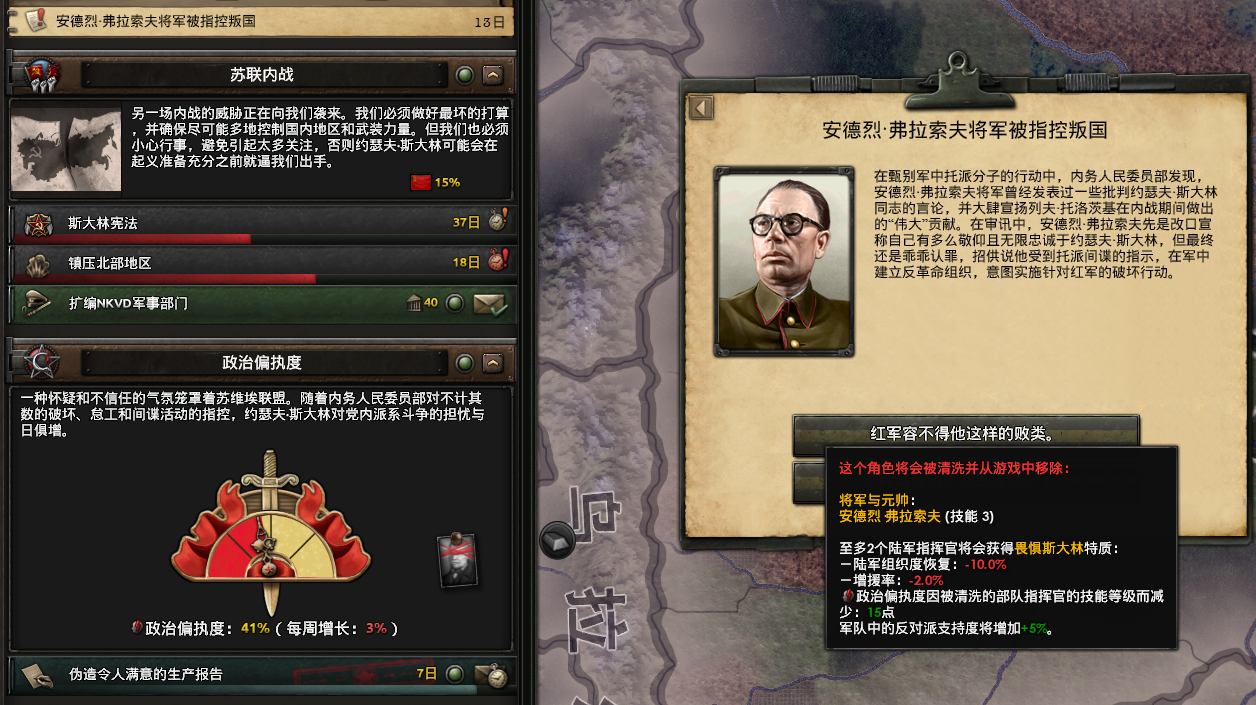Toggle the green dot on 伪造令人满意的生产报告 row
The width and height of the screenshot is (1256, 705).
[454, 674]
